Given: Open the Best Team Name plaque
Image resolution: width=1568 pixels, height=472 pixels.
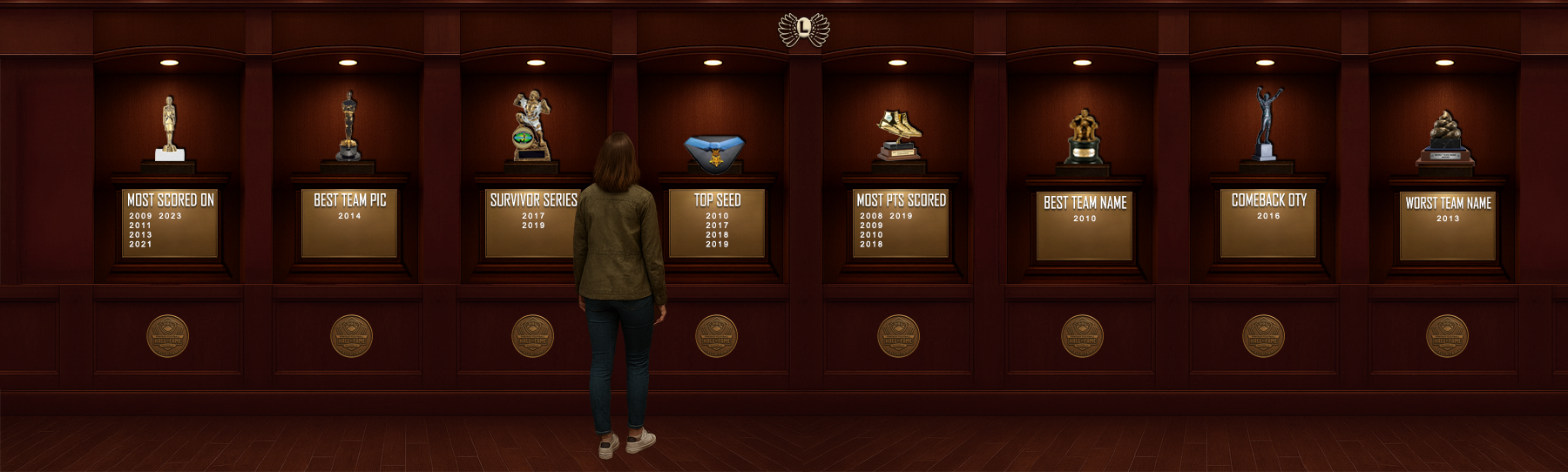Looking at the screenshot, I should 1085,226.
